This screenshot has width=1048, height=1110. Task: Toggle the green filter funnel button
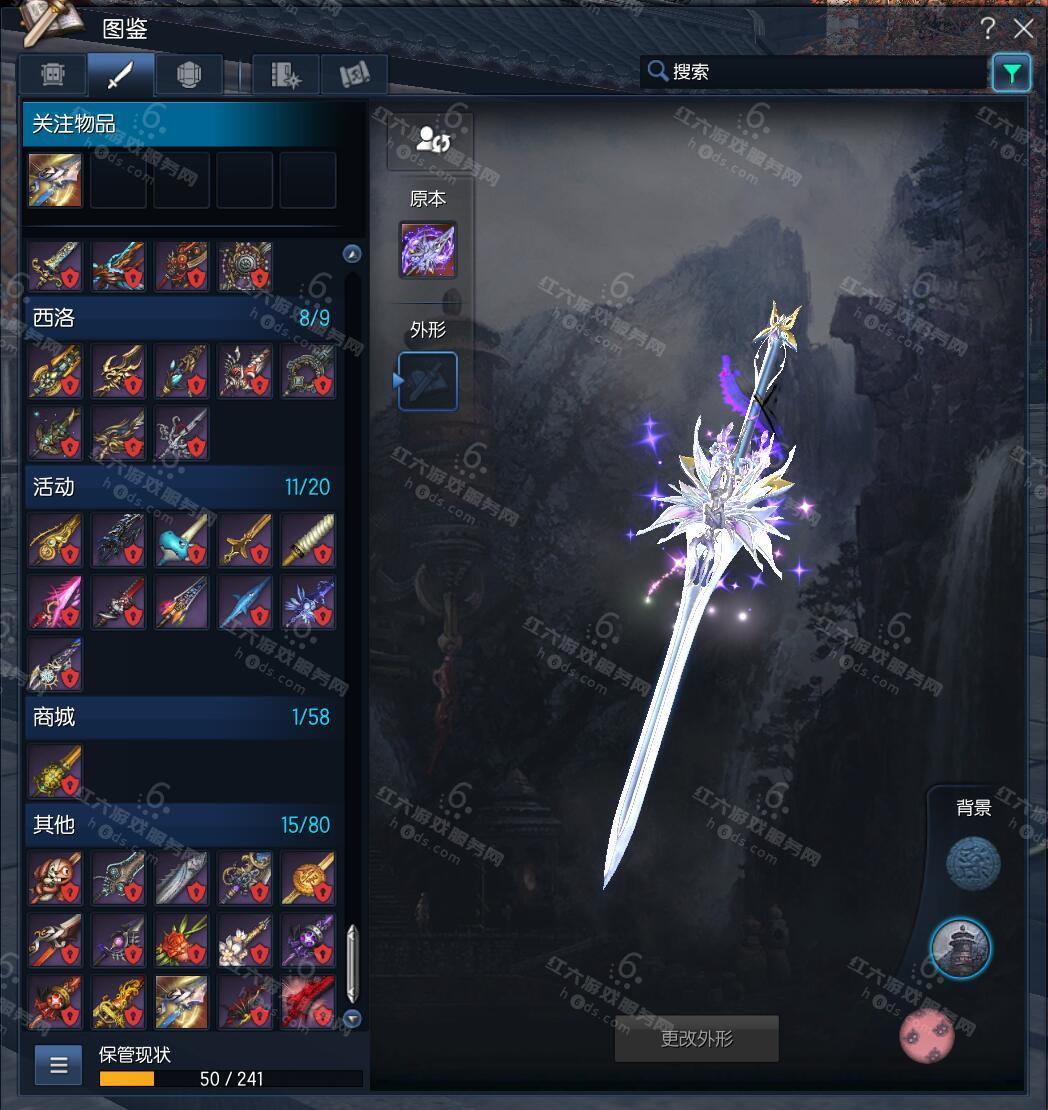1011,73
